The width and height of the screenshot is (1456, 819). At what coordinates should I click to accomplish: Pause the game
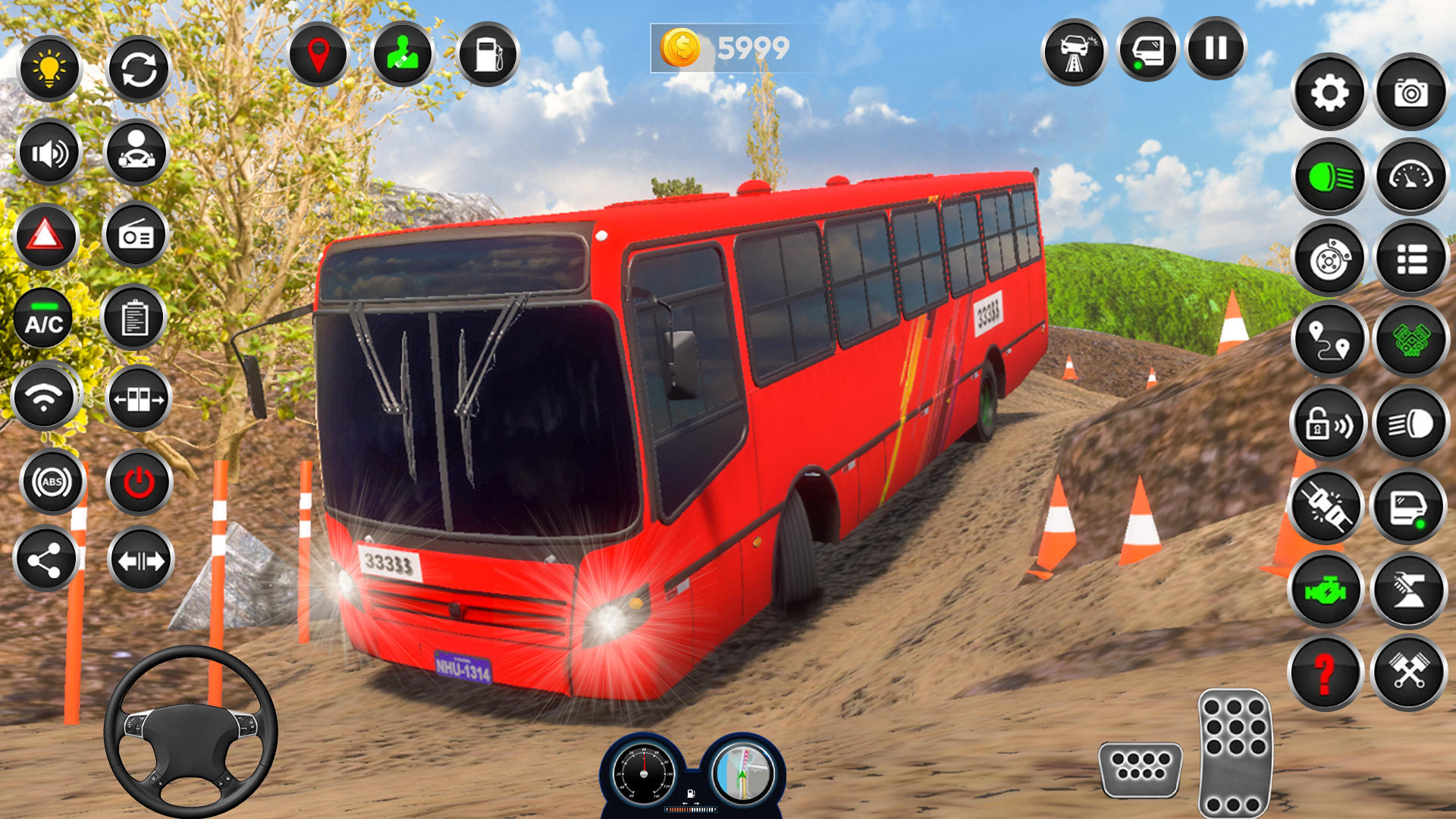(1216, 49)
